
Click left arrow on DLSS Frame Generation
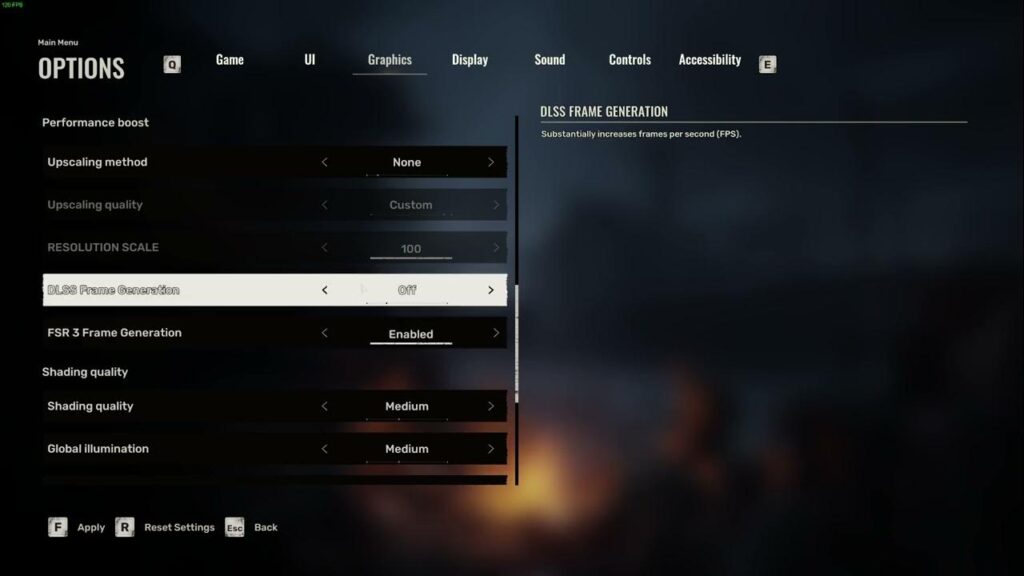tap(324, 290)
